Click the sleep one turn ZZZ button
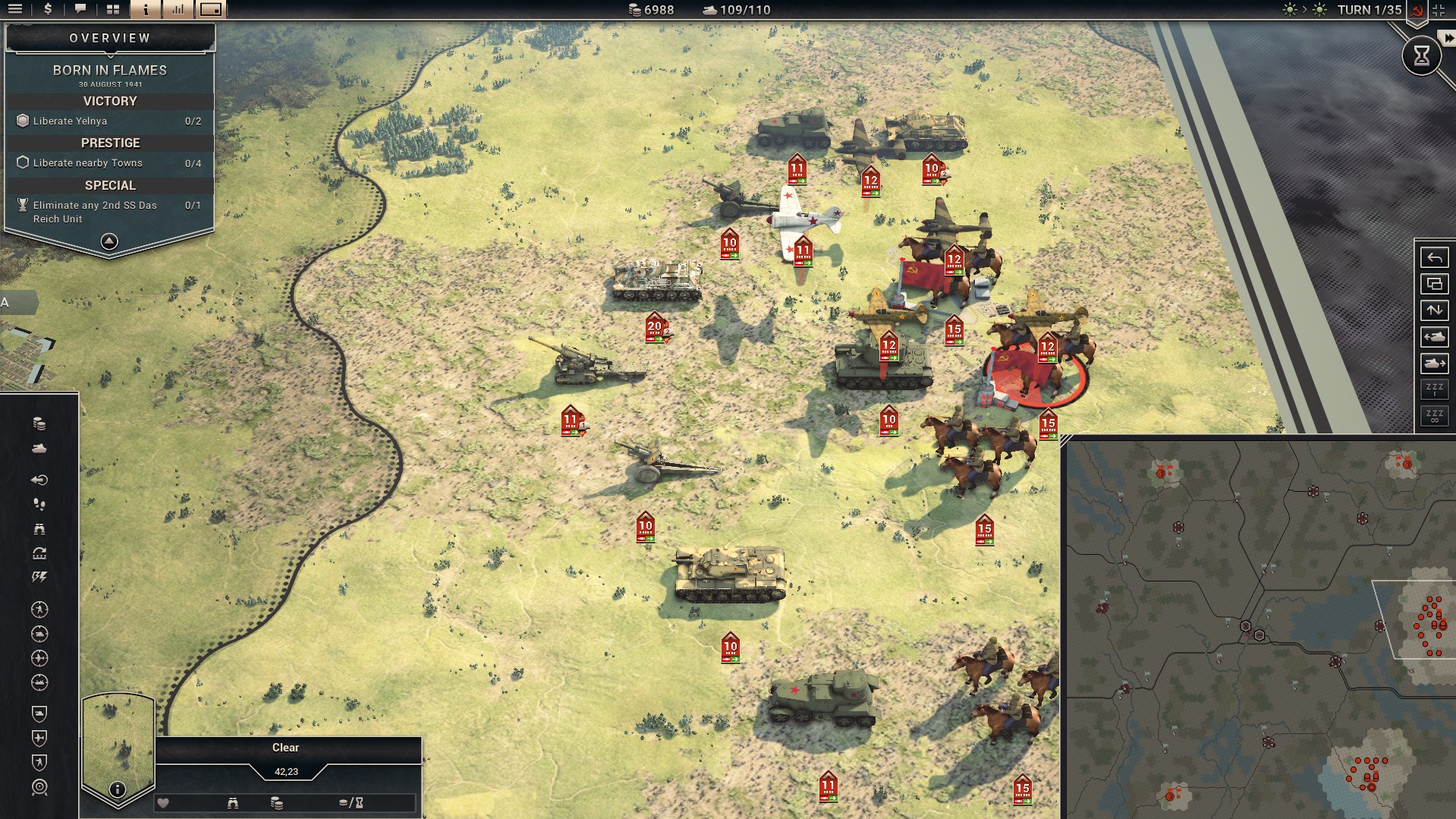Image resolution: width=1456 pixels, height=819 pixels. [1434, 389]
